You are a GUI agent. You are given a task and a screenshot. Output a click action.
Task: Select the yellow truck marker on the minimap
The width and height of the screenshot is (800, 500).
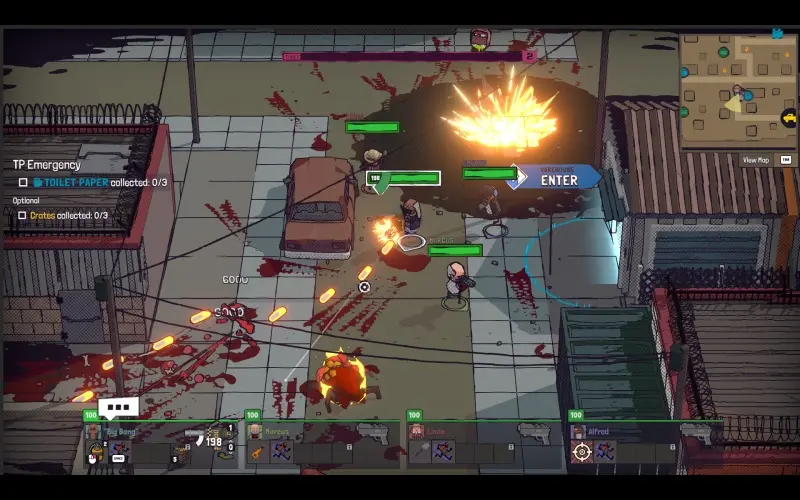coord(789,117)
